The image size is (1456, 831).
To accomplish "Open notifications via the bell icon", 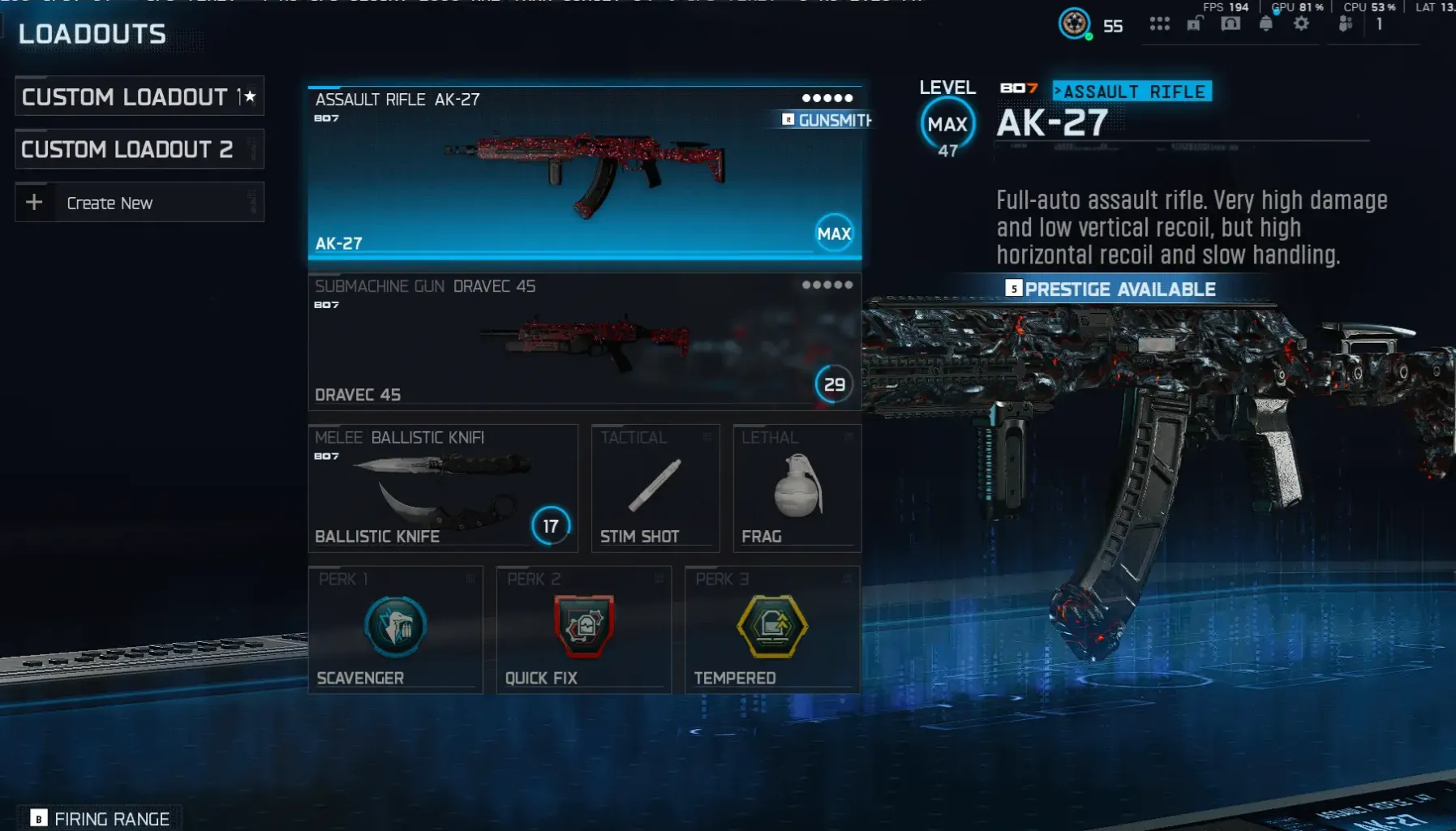I will click(x=1267, y=23).
